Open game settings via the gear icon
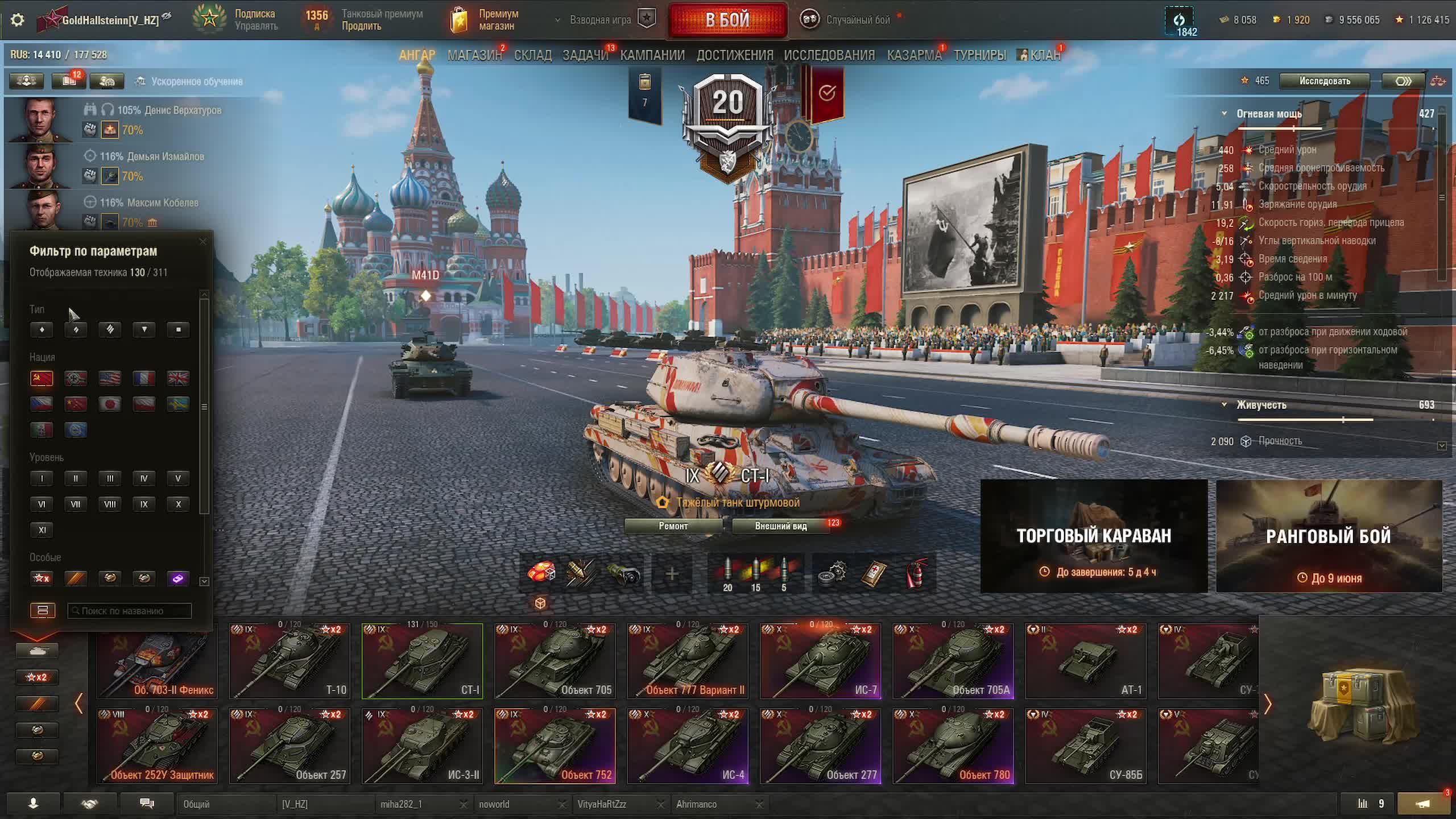 (x=18, y=20)
